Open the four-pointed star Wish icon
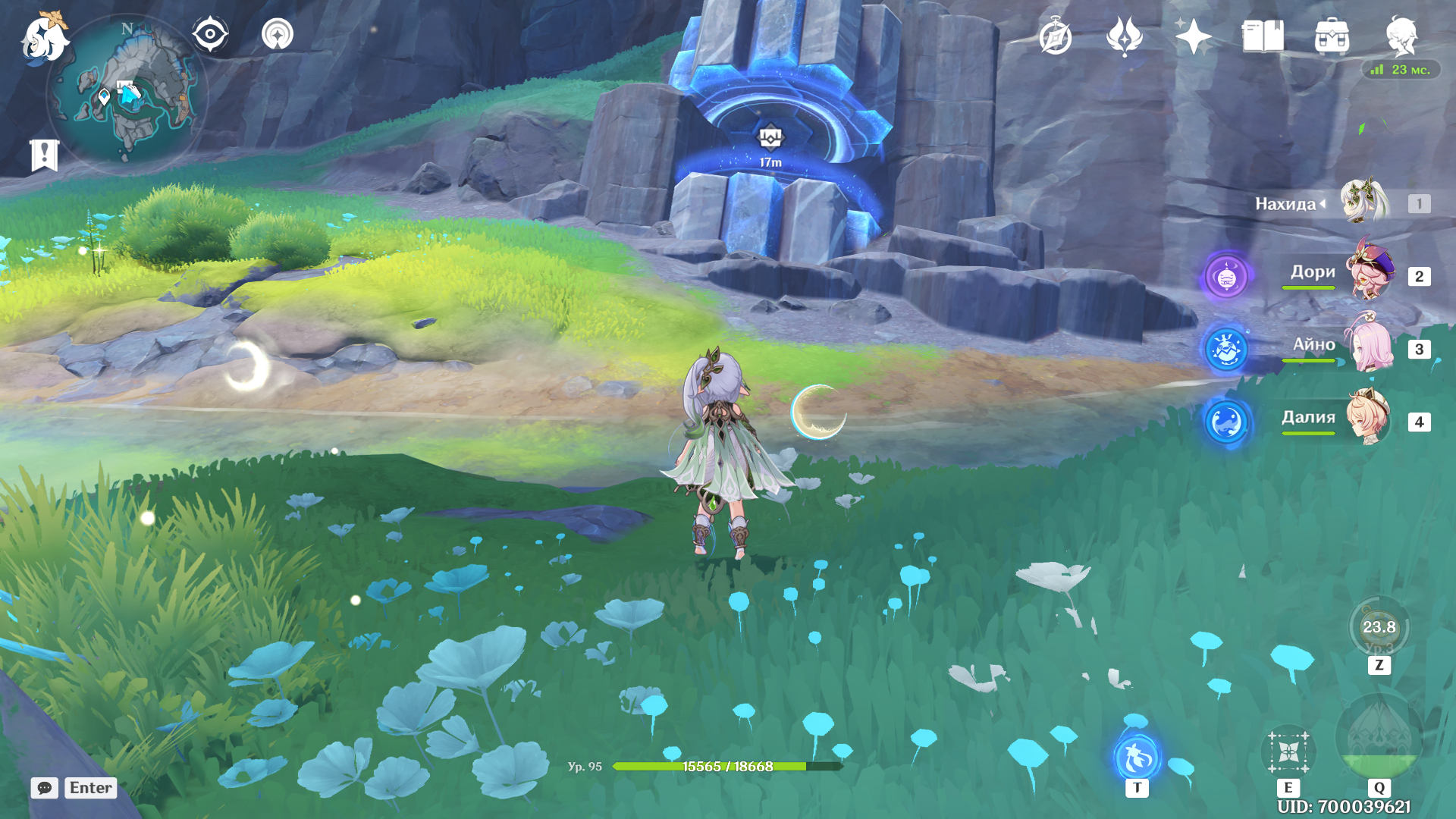 tap(1193, 36)
